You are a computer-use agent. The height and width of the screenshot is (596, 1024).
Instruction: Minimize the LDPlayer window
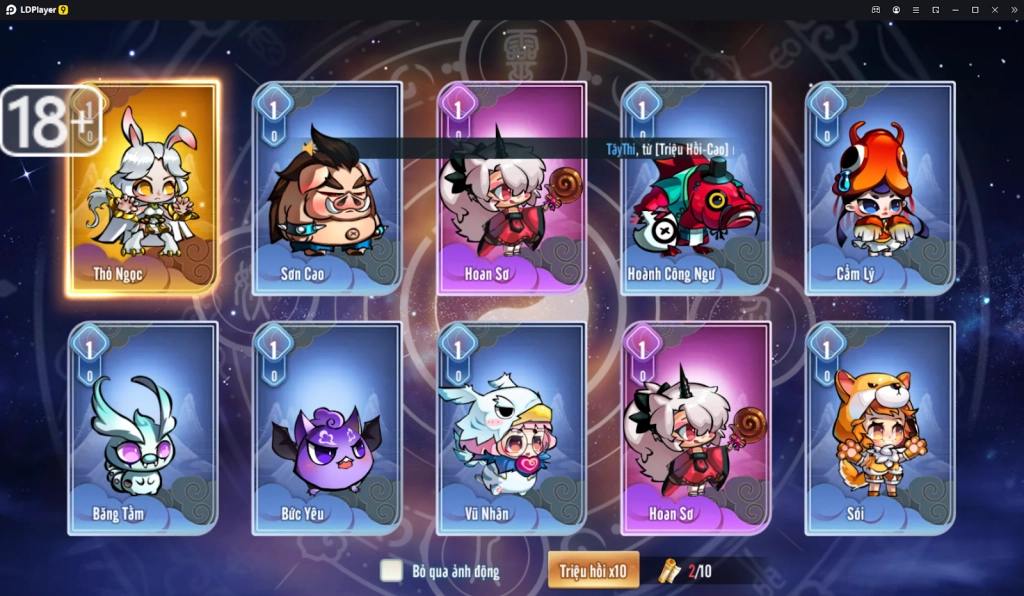click(x=955, y=10)
